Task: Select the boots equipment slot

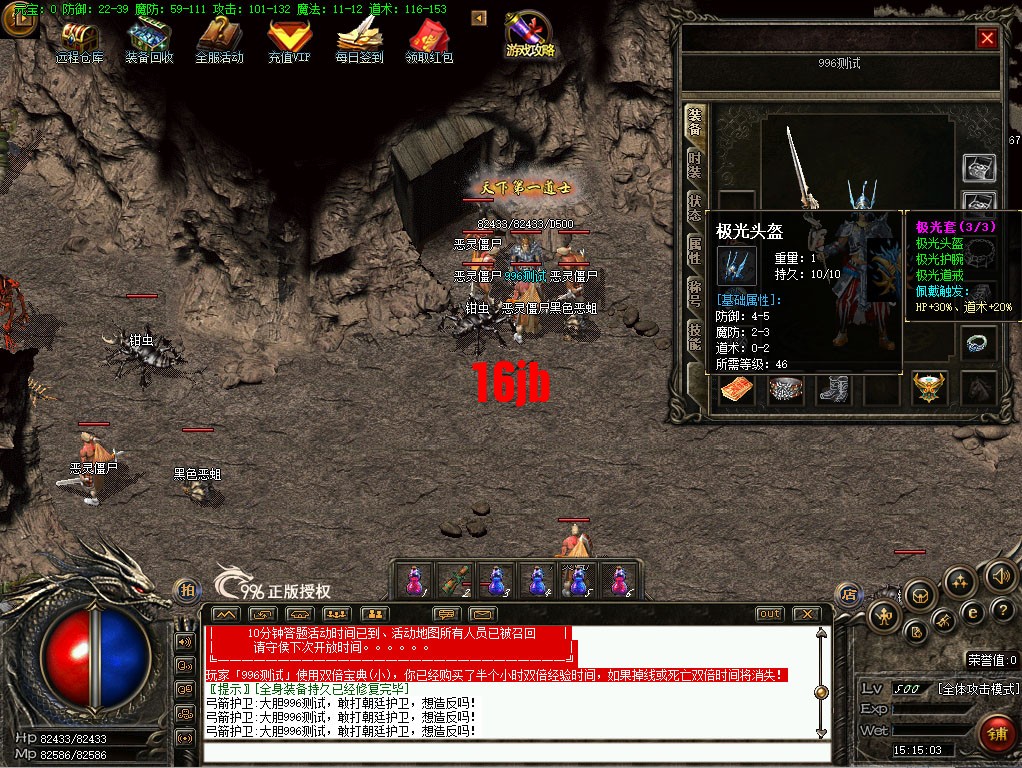Action: point(834,389)
